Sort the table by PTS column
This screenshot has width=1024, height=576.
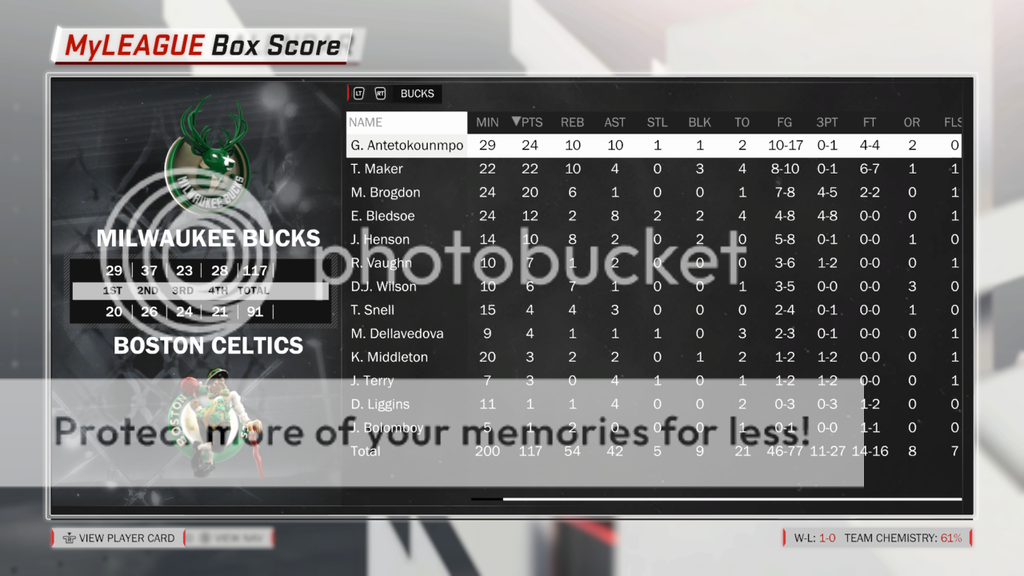coord(527,122)
